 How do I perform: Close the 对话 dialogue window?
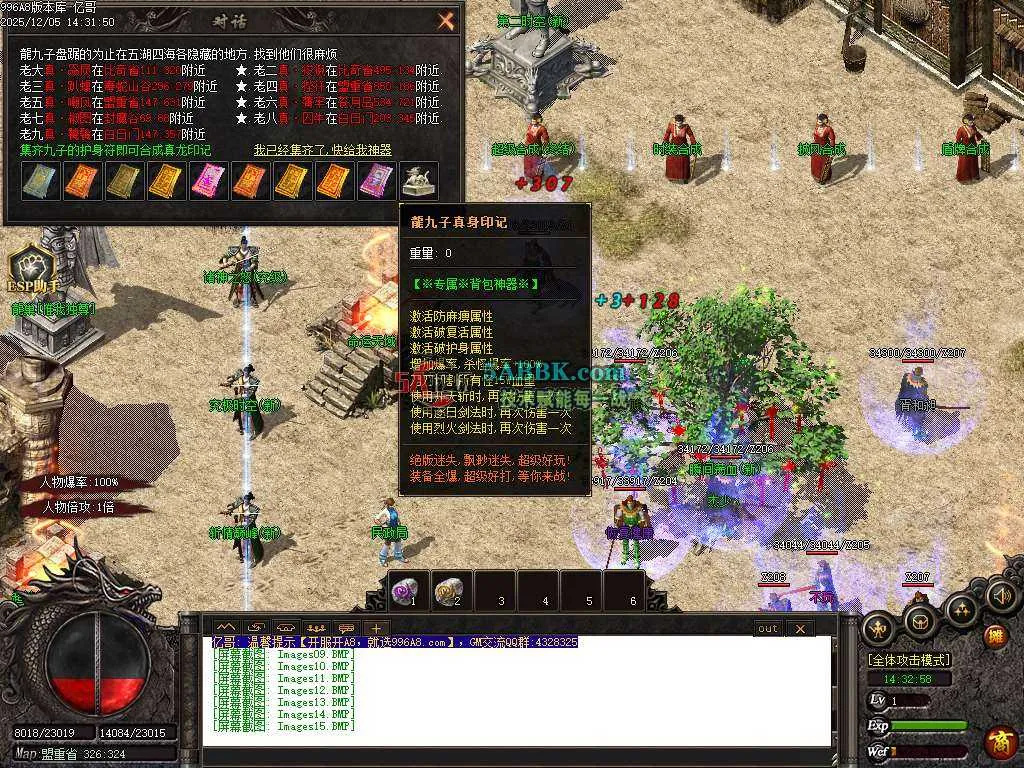tap(446, 21)
